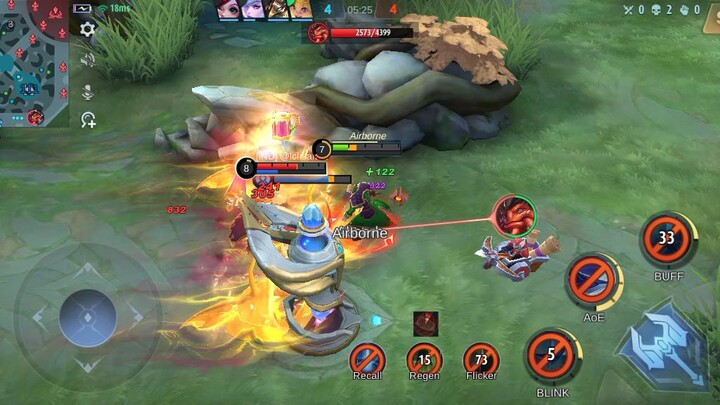The image size is (720, 405).
Task: Trigger the AoE skill button
Action: pyautogui.click(x=594, y=279)
